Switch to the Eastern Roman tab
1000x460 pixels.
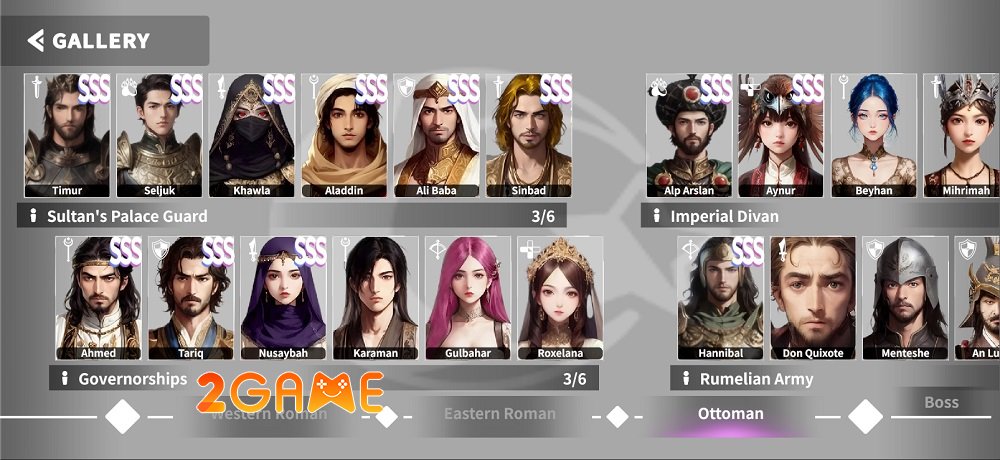coord(500,414)
